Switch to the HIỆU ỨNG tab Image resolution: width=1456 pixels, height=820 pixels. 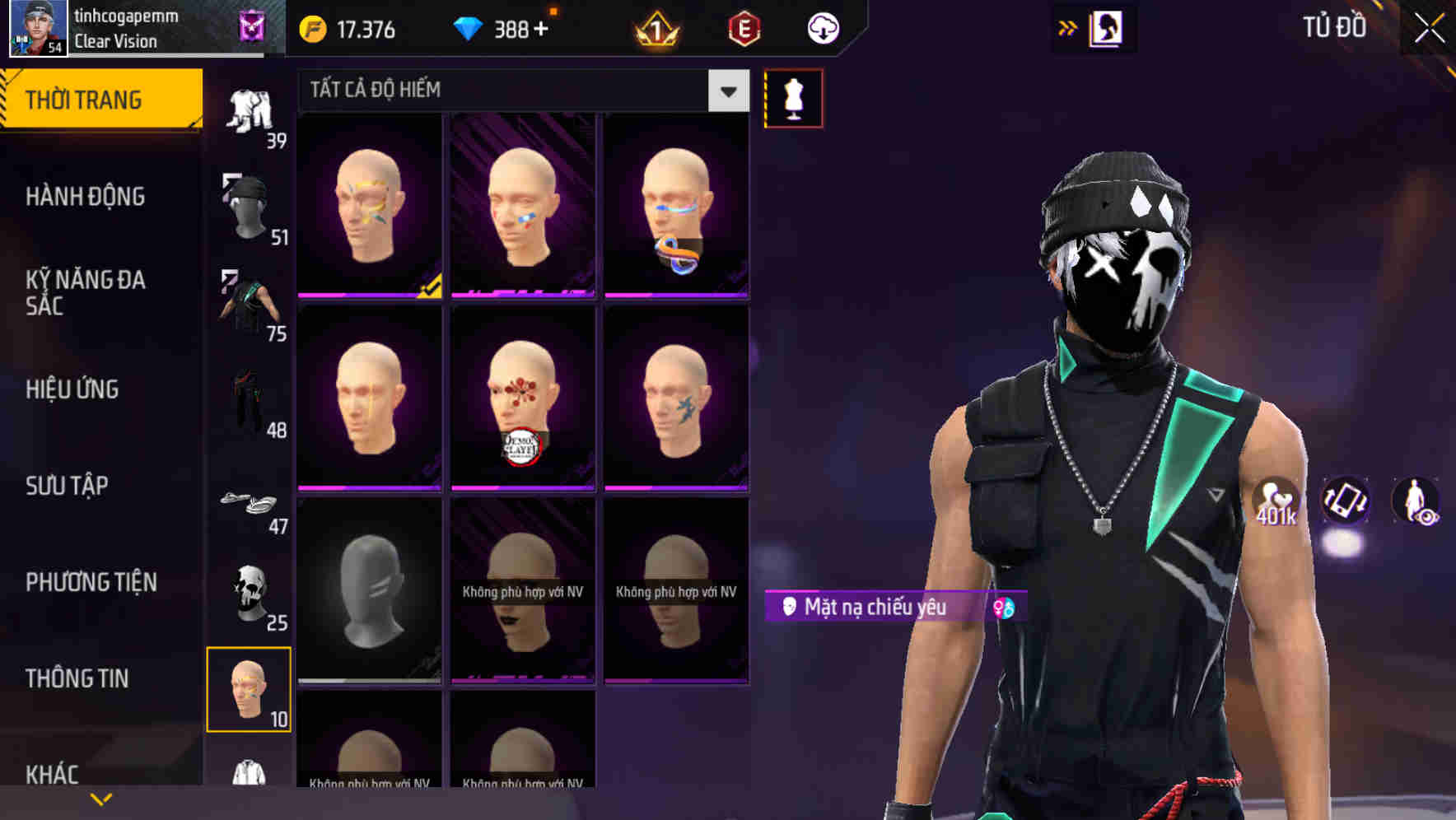[x=72, y=389]
